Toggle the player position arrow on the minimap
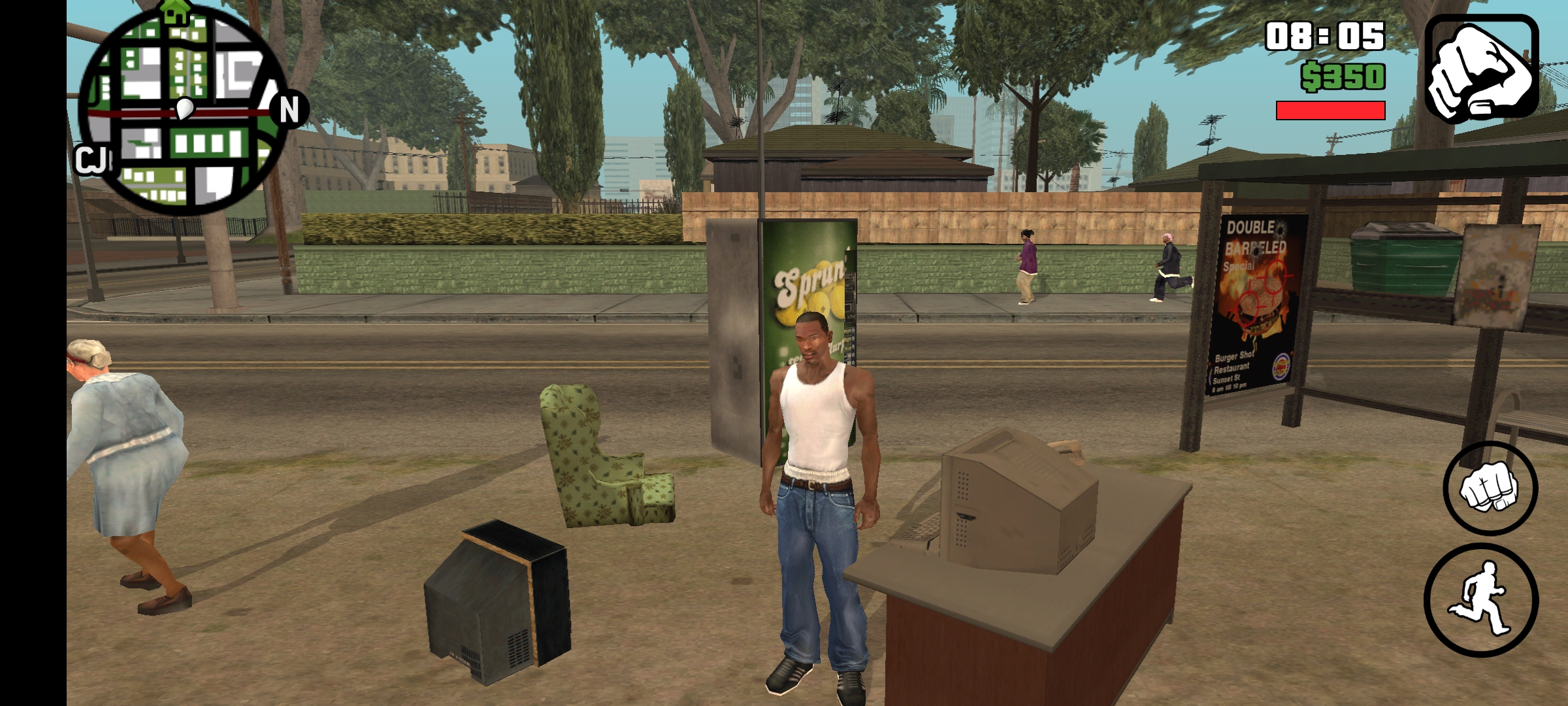The width and height of the screenshot is (1568, 706). click(x=184, y=109)
